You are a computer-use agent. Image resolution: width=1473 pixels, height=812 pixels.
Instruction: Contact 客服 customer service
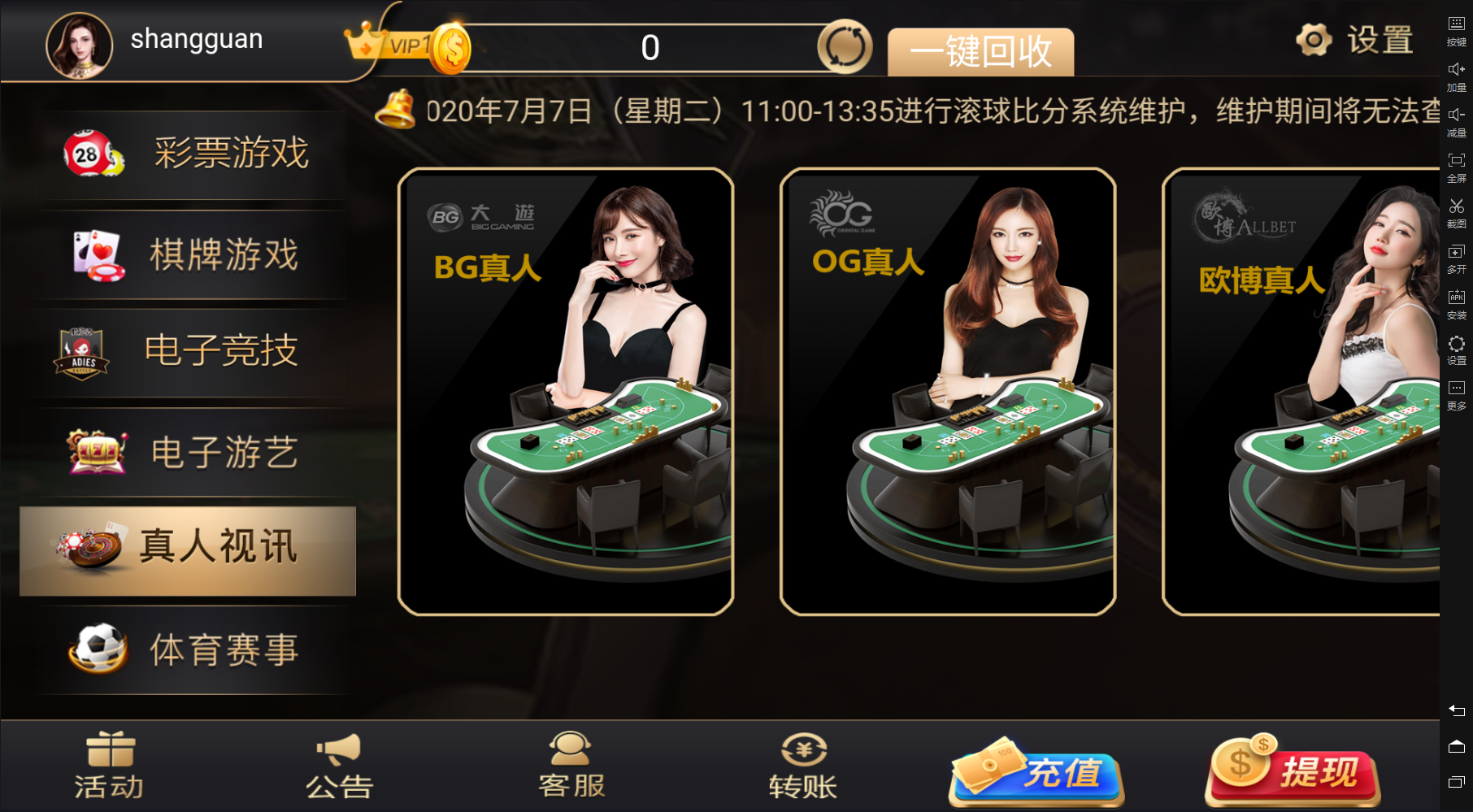571,766
